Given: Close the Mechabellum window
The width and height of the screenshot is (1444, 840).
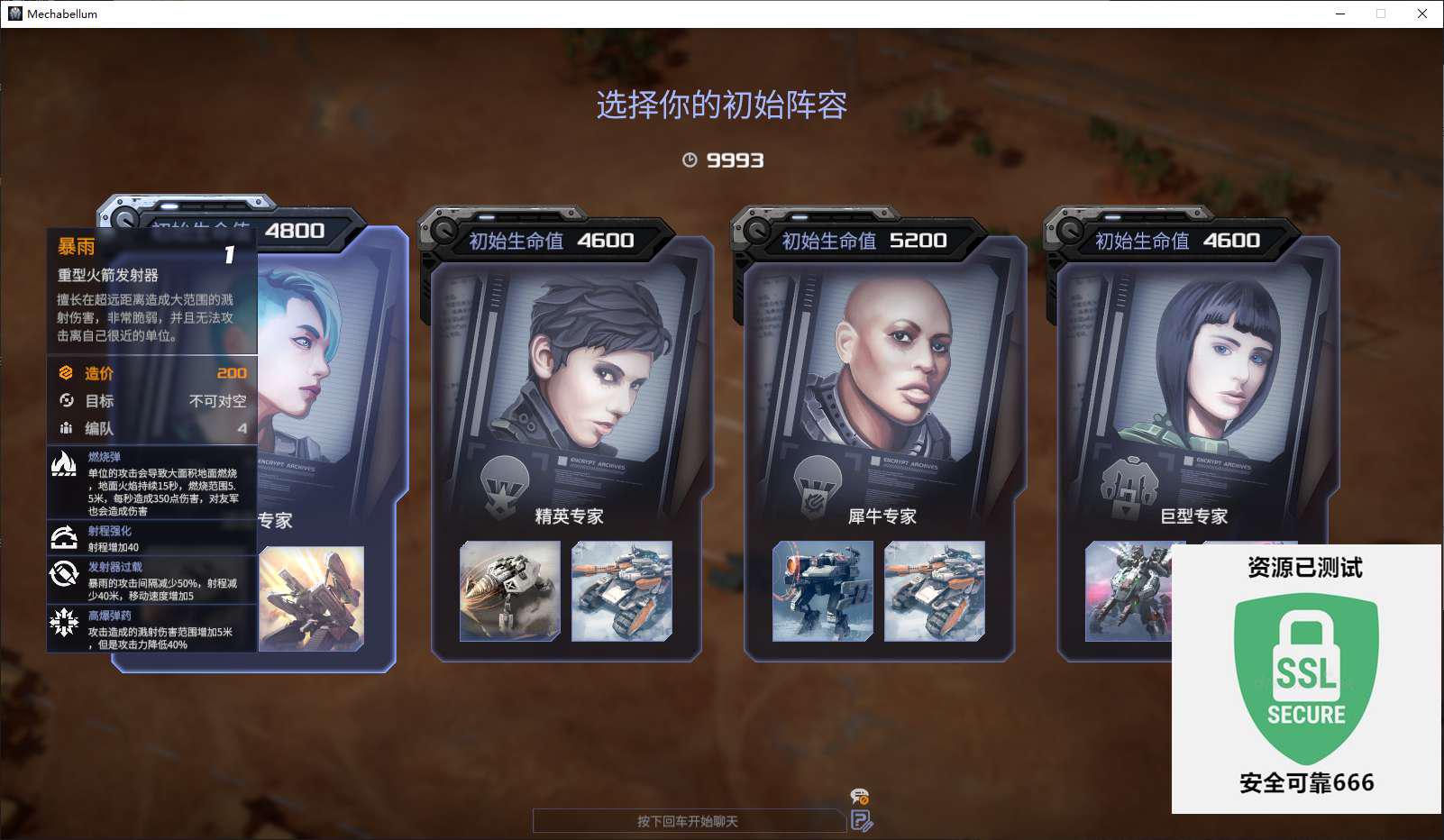Looking at the screenshot, I should [x=1422, y=14].
